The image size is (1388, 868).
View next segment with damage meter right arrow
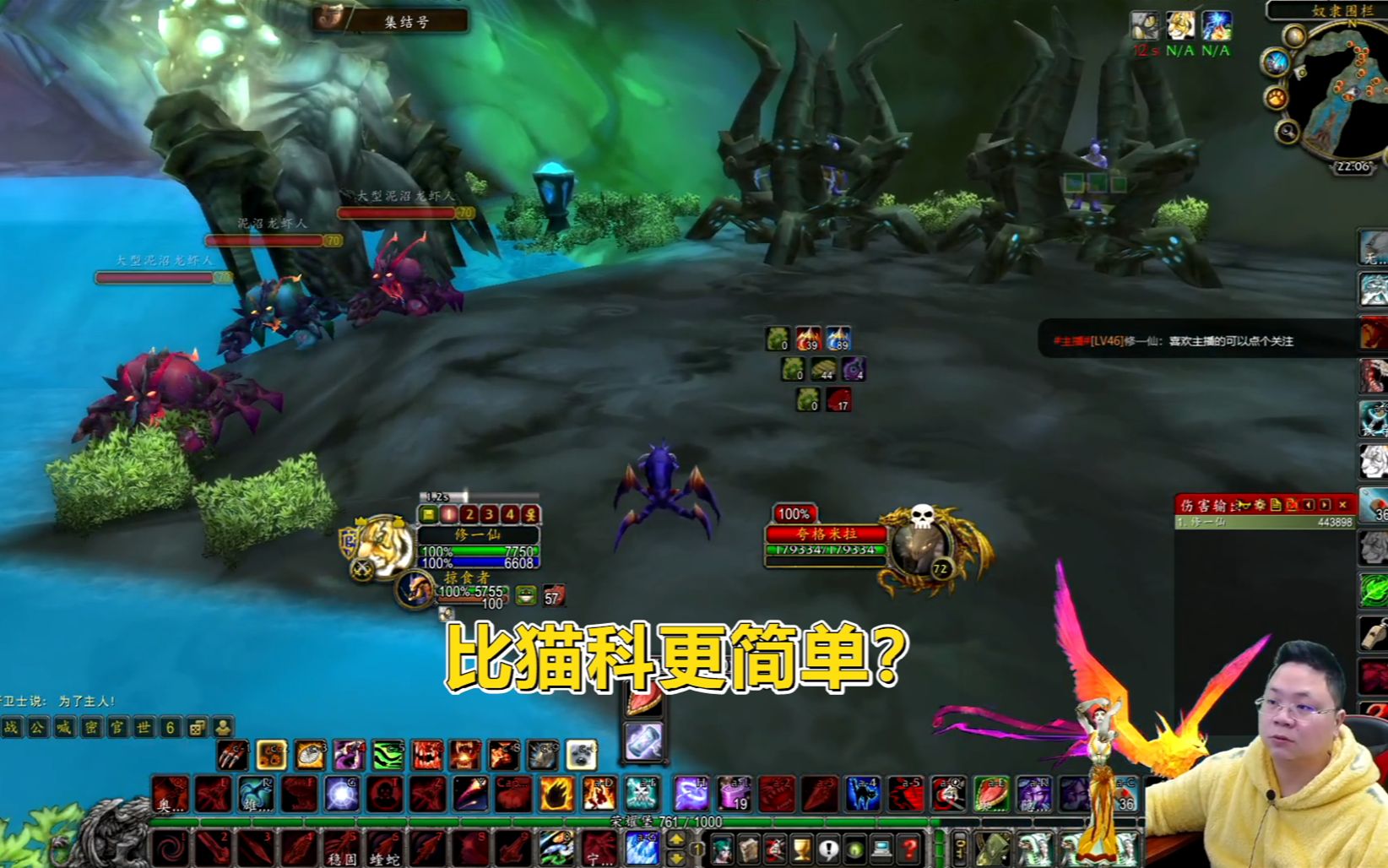(x=1325, y=505)
